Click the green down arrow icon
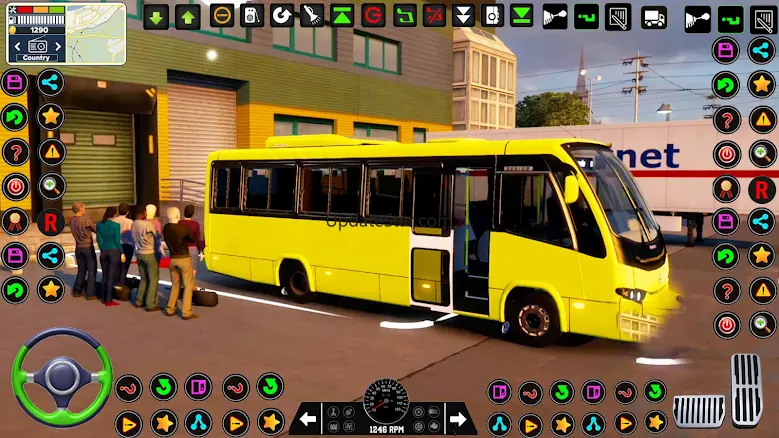Image resolution: width=779 pixels, height=438 pixels. click(x=156, y=16)
